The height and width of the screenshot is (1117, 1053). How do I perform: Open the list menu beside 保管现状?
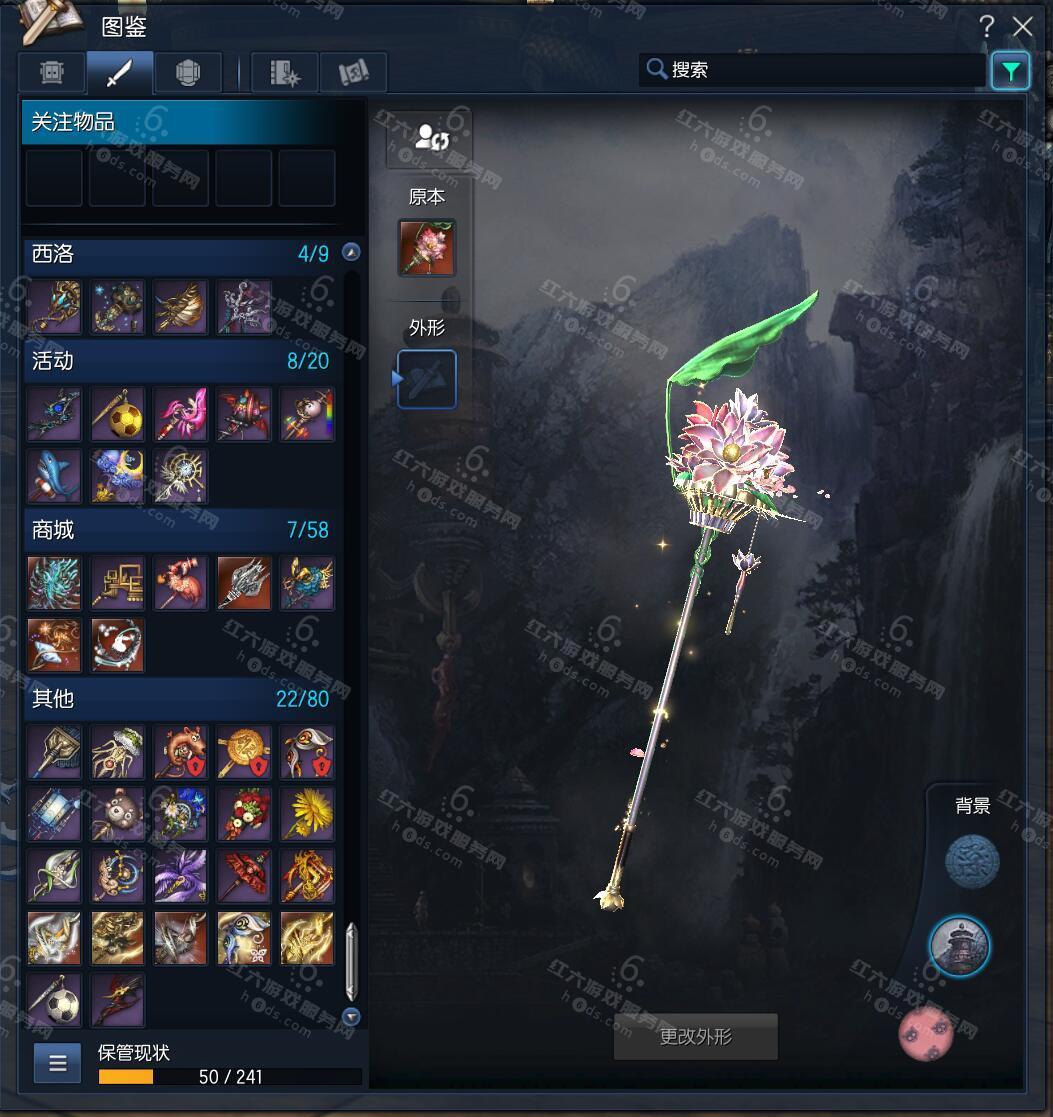pos(58,1063)
